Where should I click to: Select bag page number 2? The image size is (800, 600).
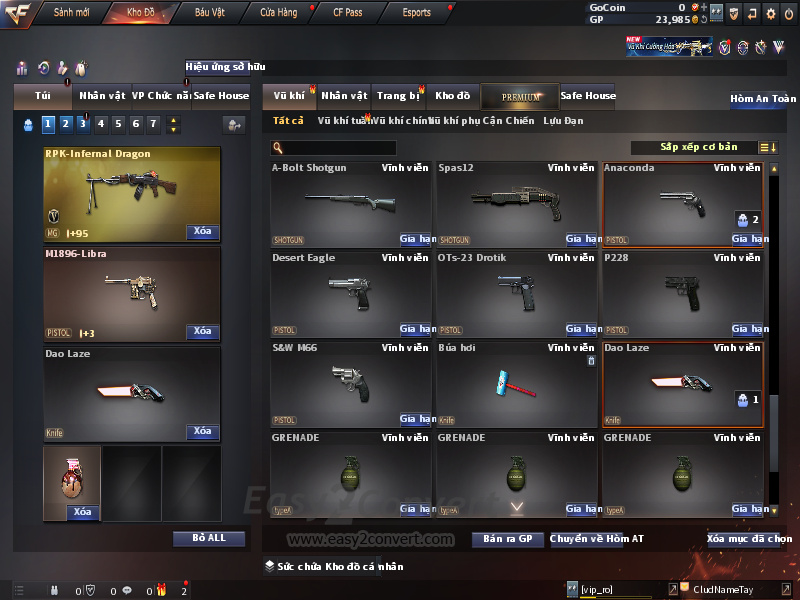[x=65, y=124]
